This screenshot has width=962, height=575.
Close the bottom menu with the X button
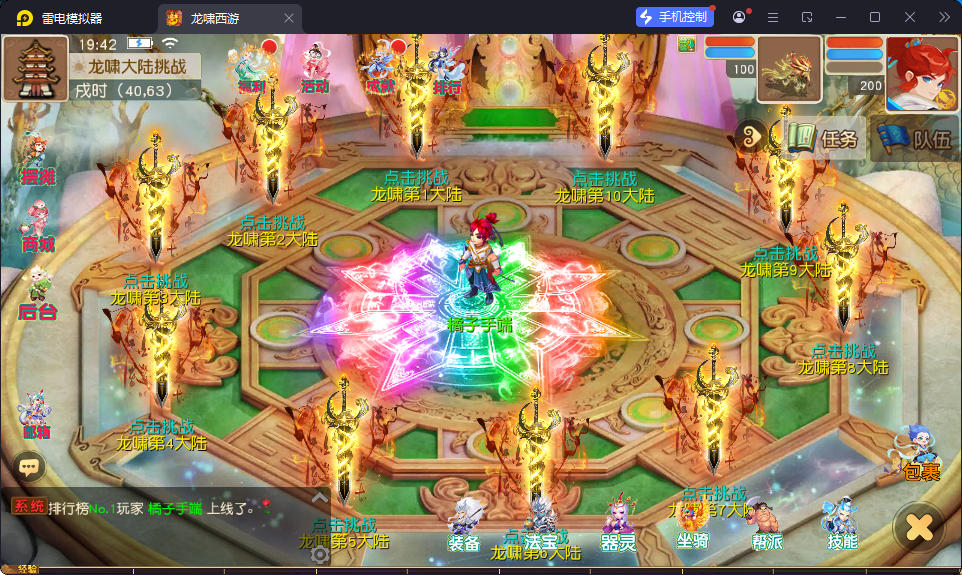[919, 526]
